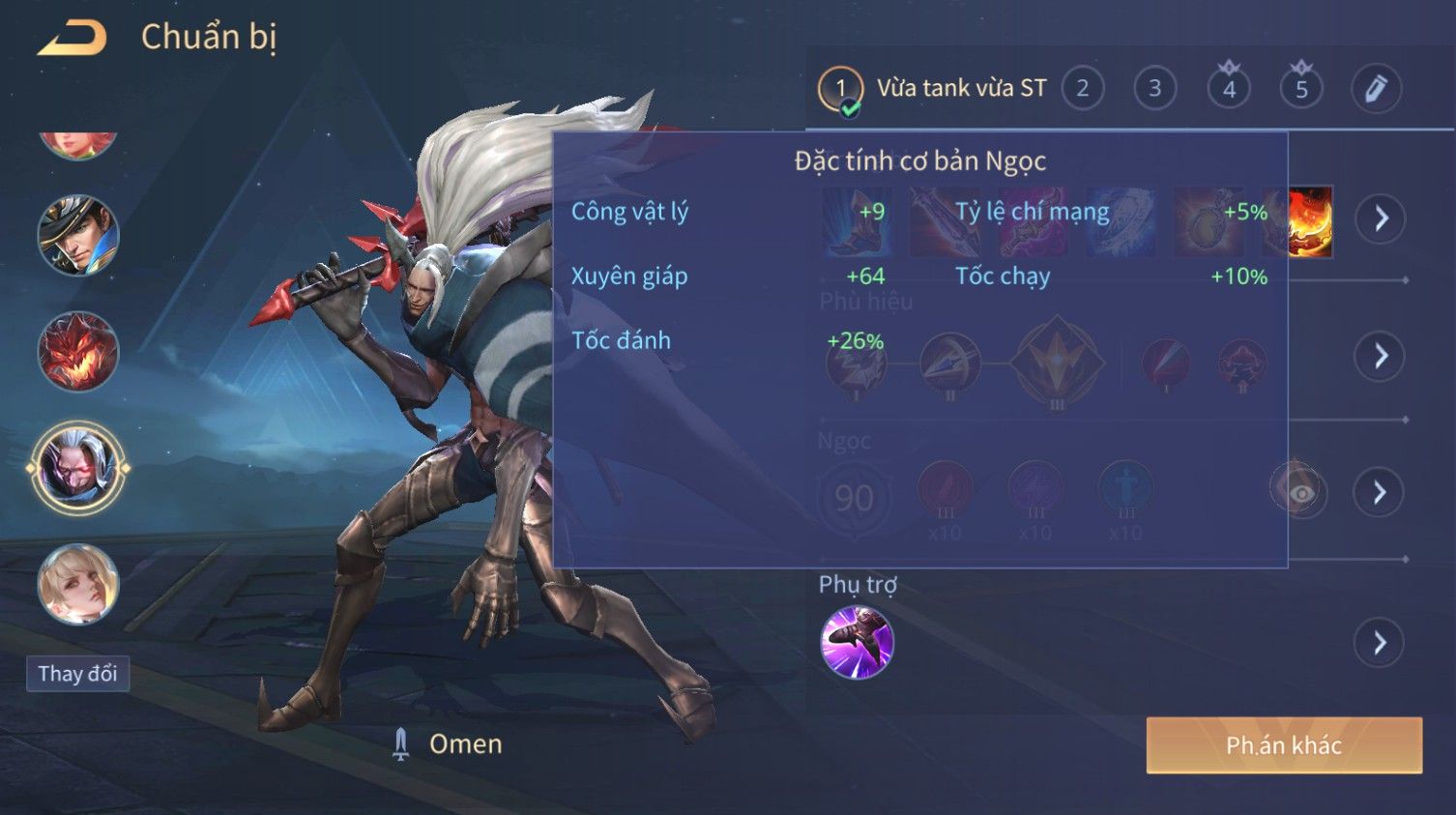The image size is (1456, 815).
Task: Select the highlighted Omen portrait
Action: 77,469
